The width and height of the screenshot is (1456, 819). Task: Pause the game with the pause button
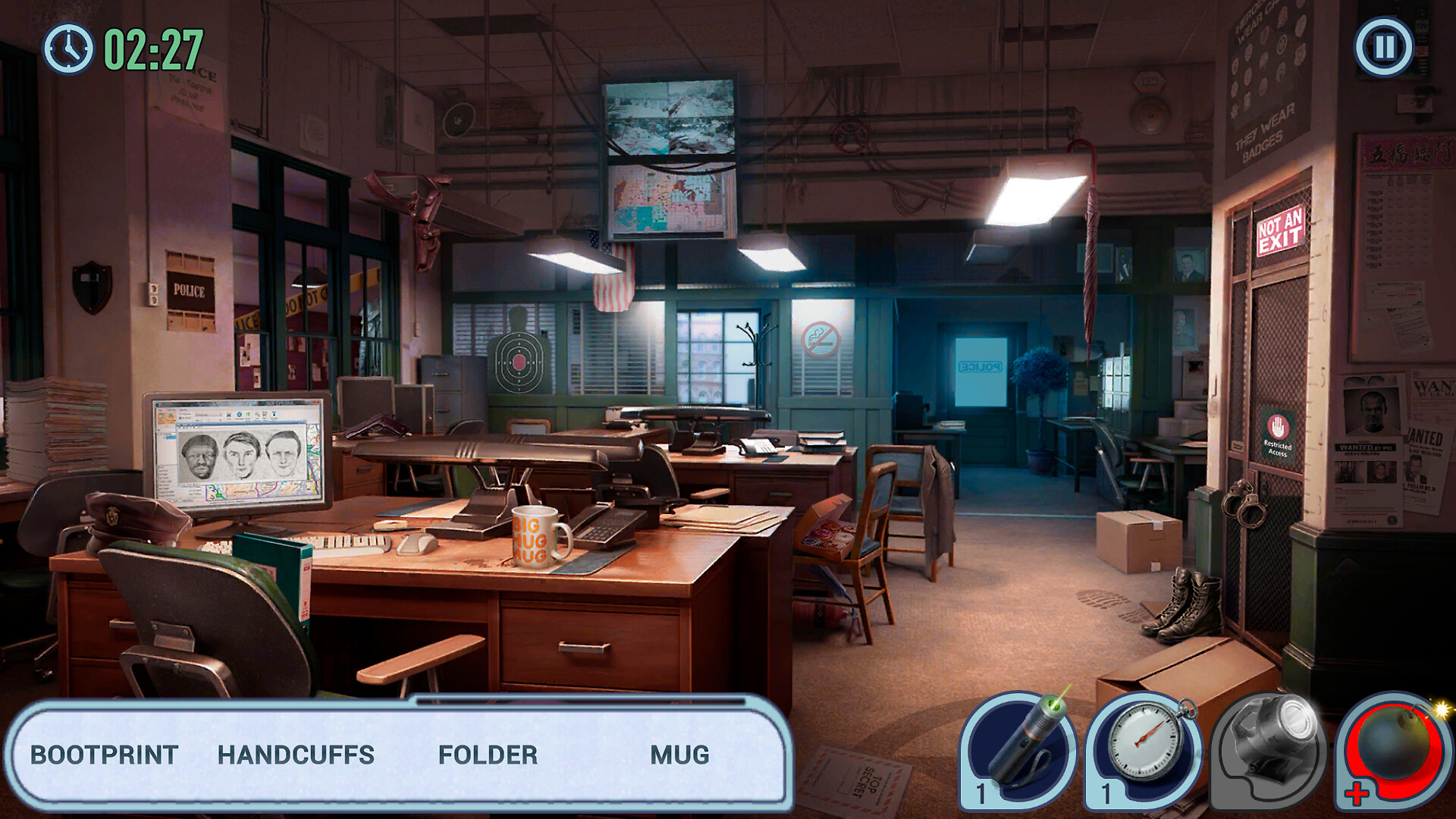pyautogui.click(x=1384, y=47)
